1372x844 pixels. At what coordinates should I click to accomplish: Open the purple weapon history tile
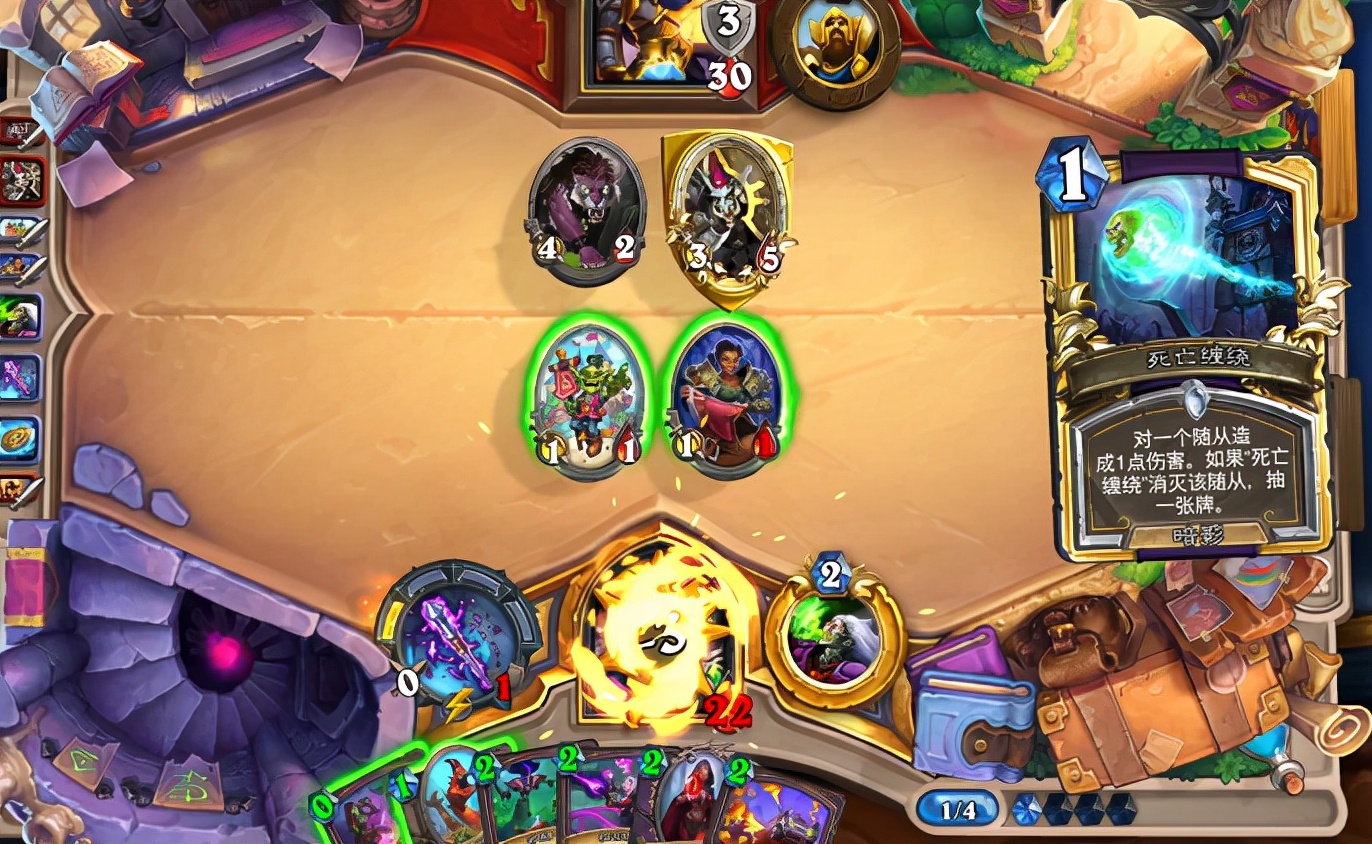[x=21, y=378]
